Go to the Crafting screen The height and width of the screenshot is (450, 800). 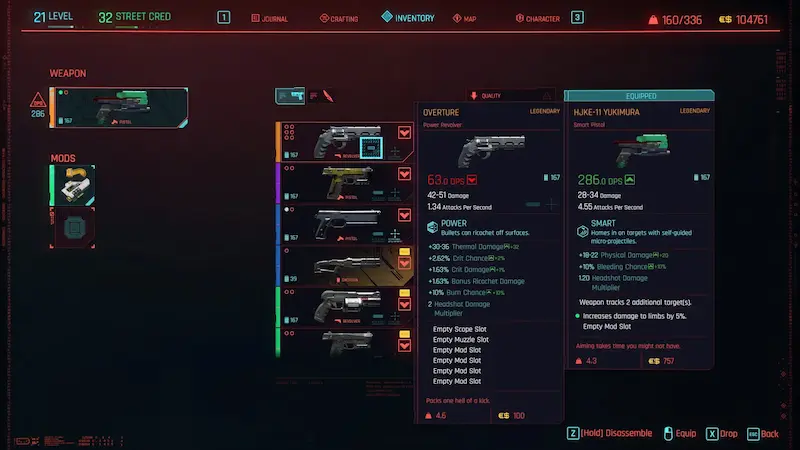tap(338, 18)
